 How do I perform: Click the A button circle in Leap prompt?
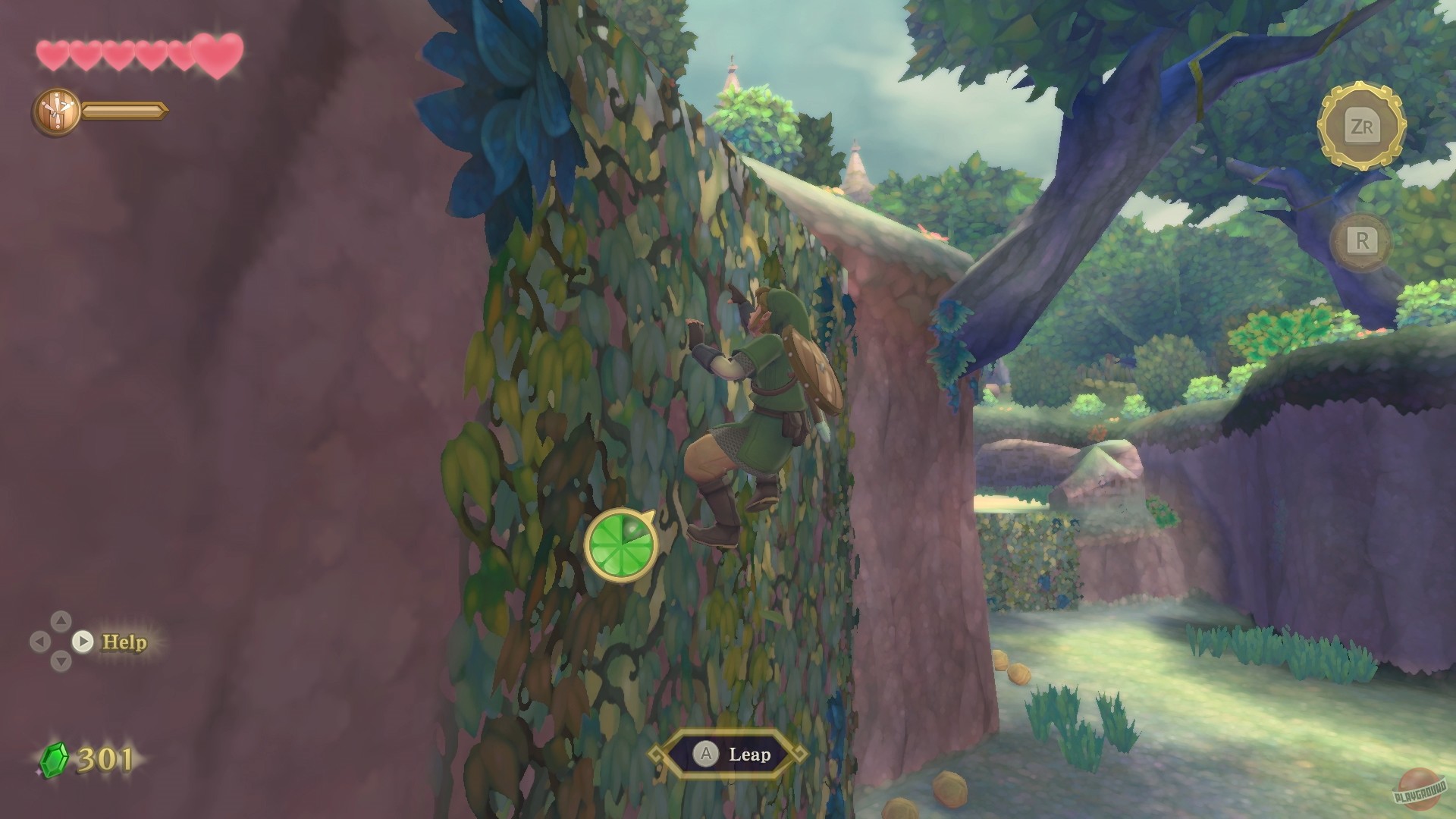pos(707,755)
